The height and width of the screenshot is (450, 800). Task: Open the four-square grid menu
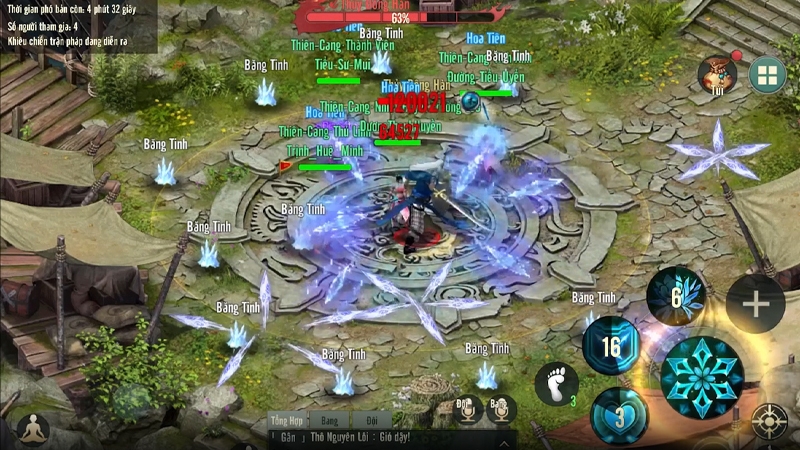pyautogui.click(x=768, y=74)
